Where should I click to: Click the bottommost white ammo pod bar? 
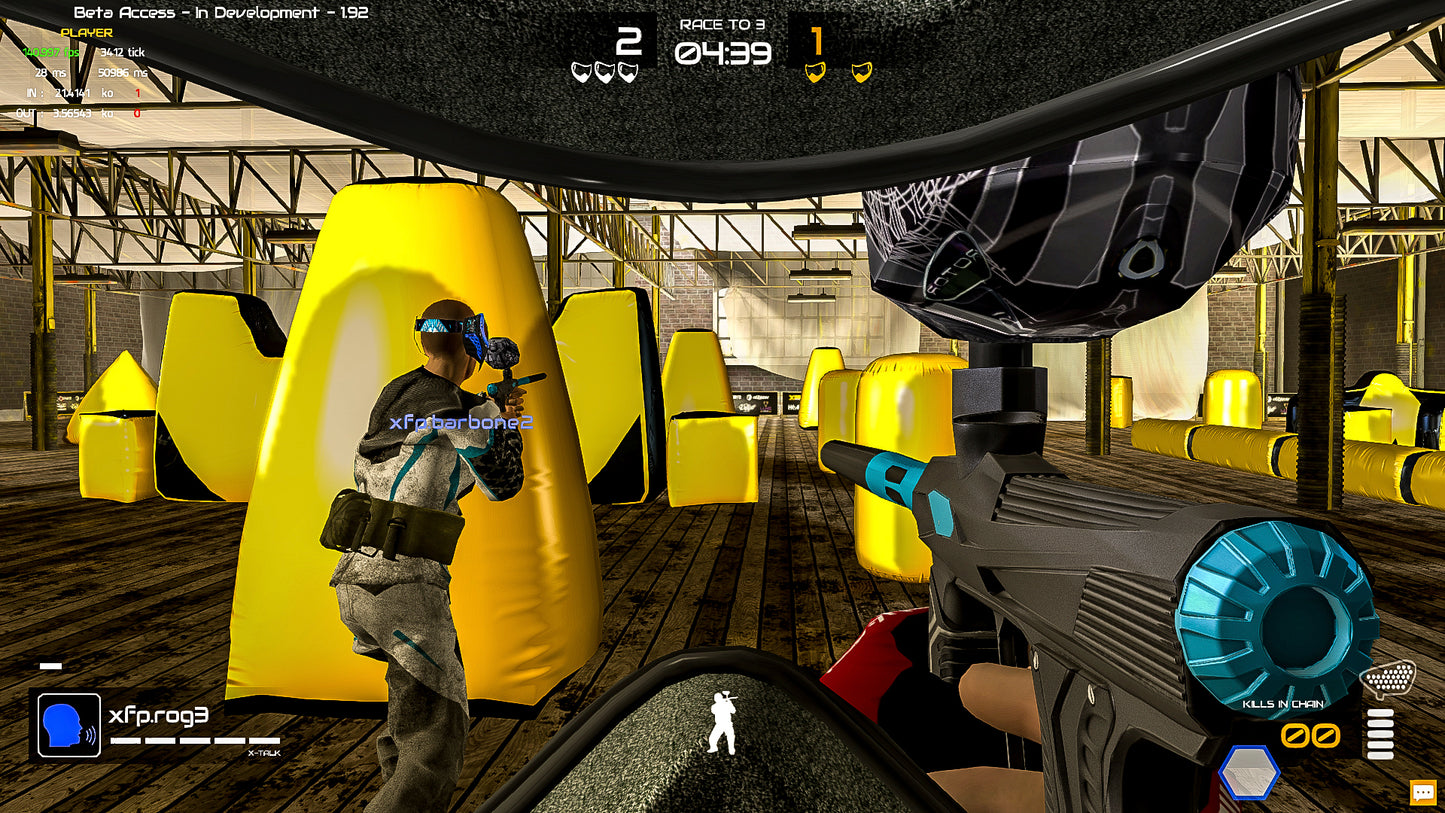point(1380,756)
